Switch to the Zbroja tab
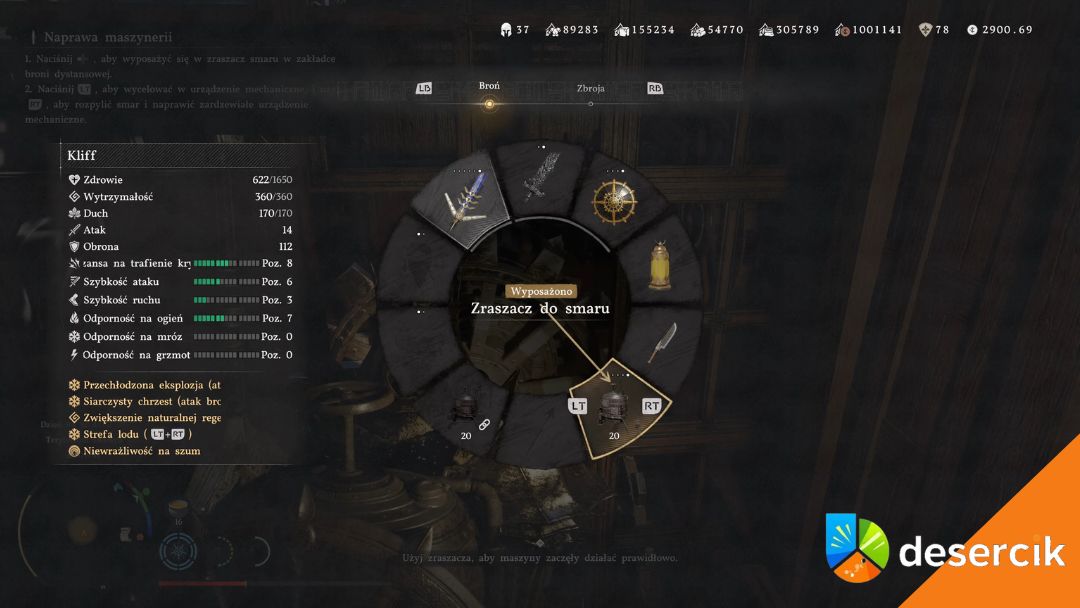The width and height of the screenshot is (1080, 608). (x=590, y=89)
